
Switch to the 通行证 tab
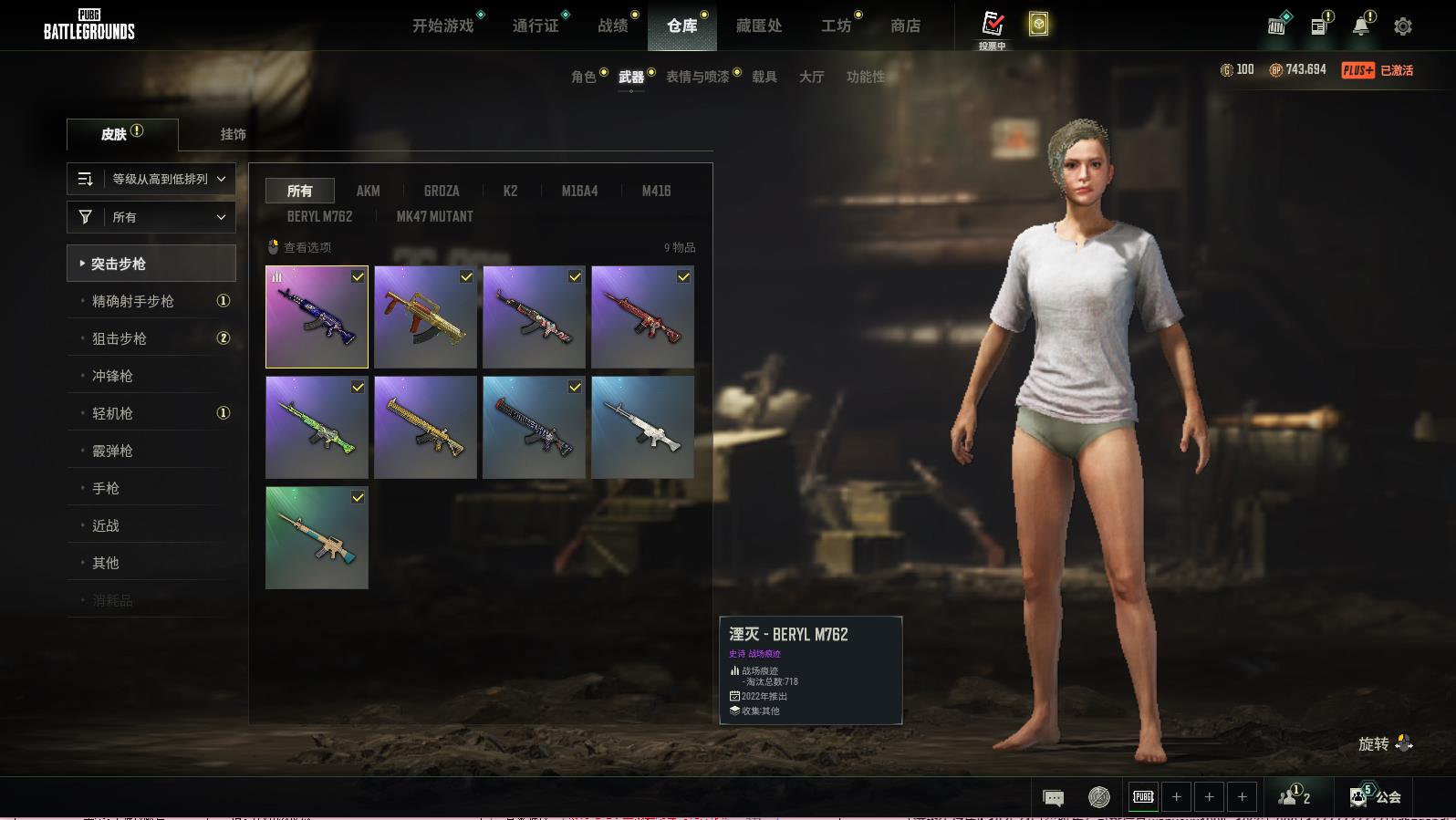pos(536,26)
